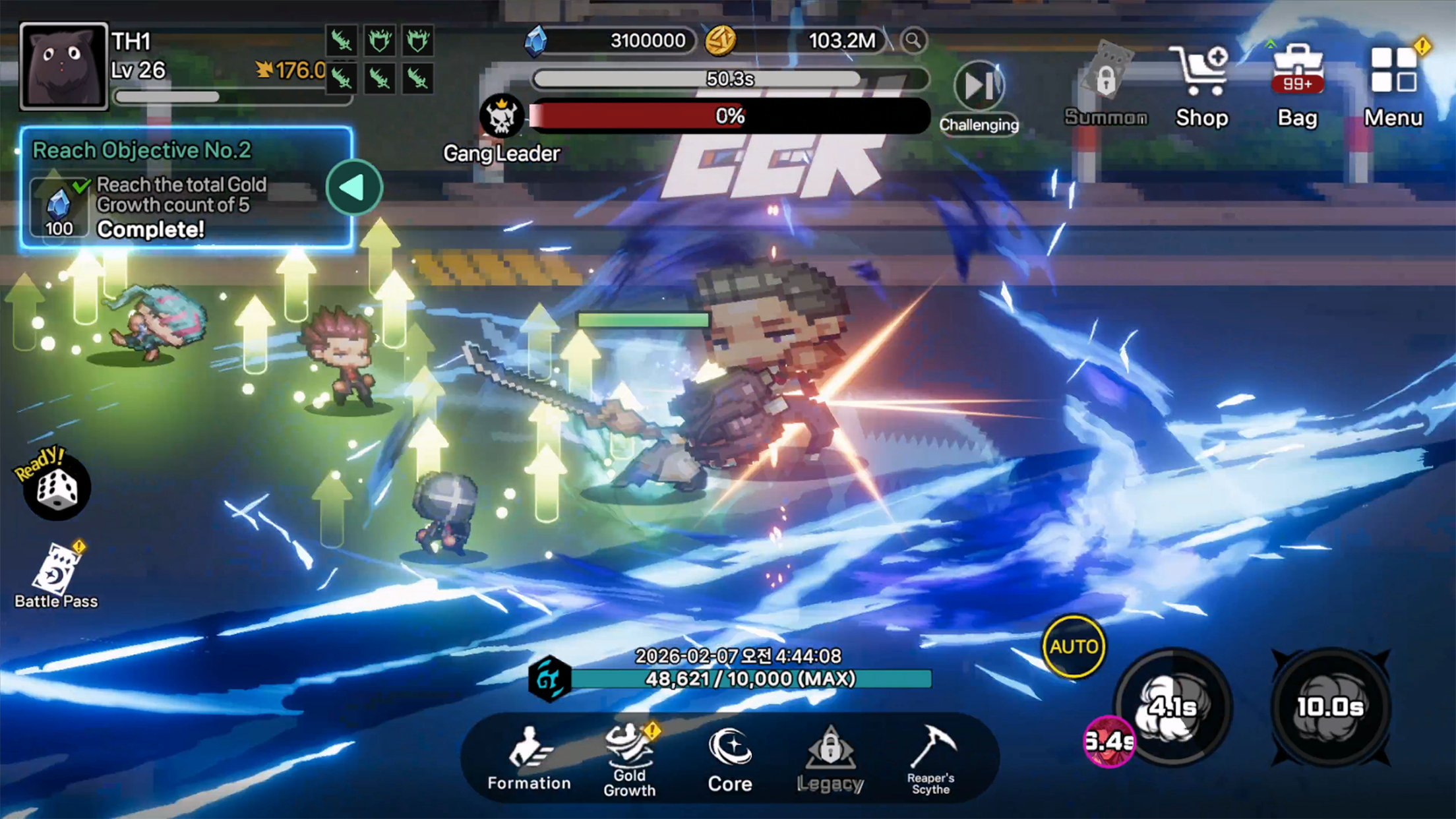This screenshot has height=819, width=1456.
Task: Tap the Ready dice icon
Action: (57, 488)
